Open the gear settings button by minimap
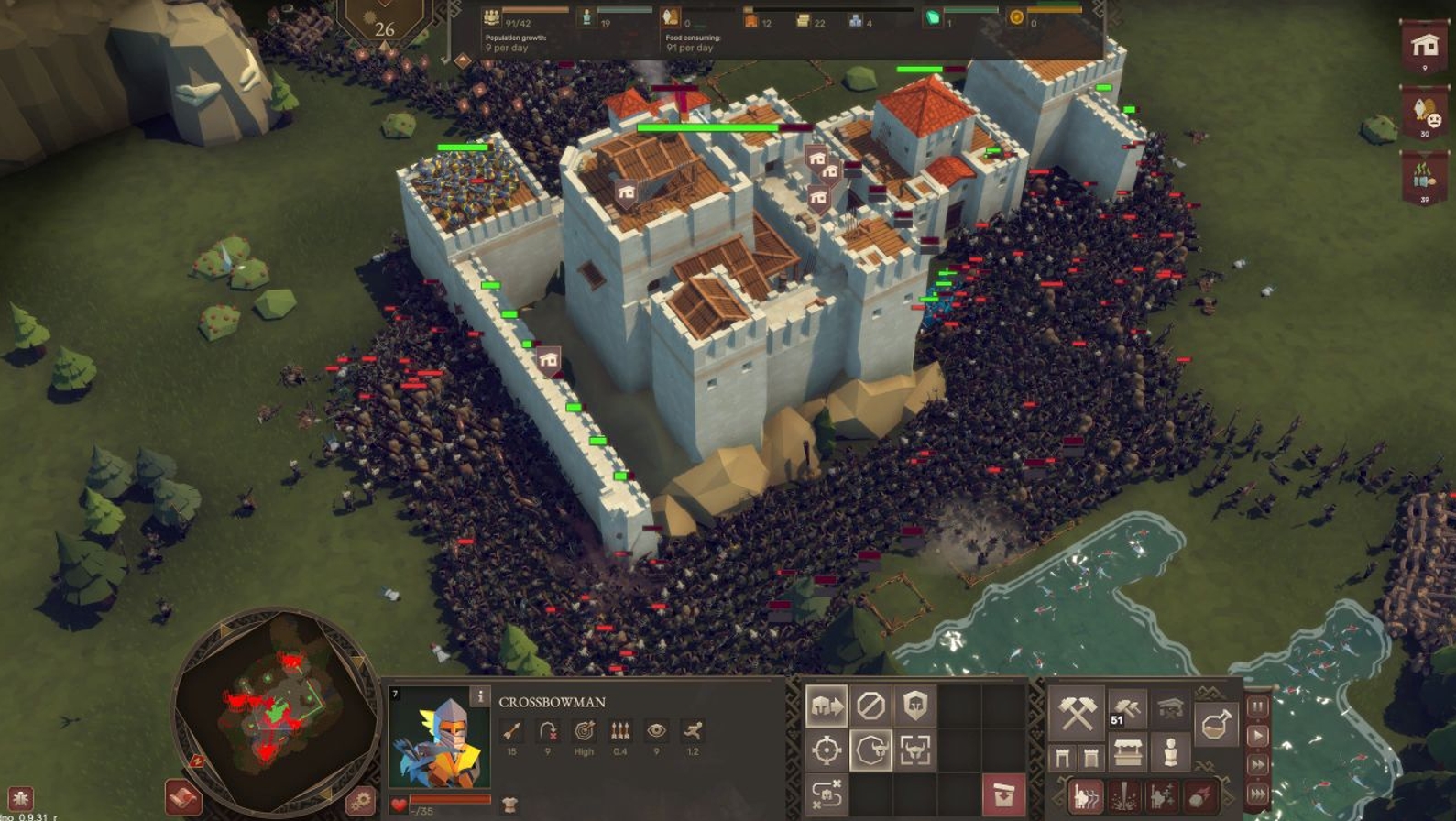1456x821 pixels. click(360, 801)
